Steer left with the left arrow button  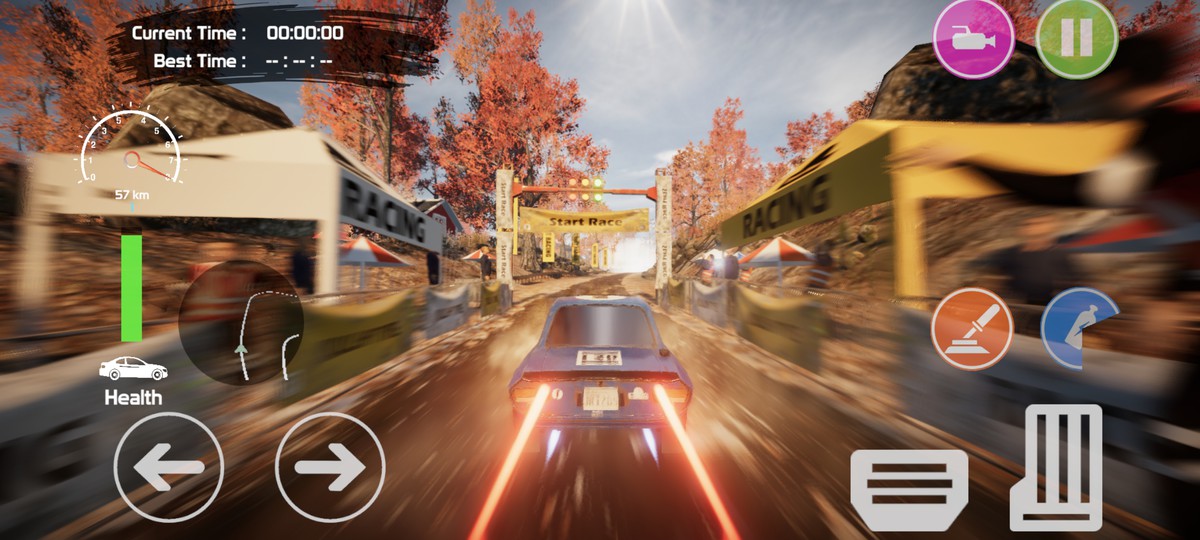tap(168, 467)
